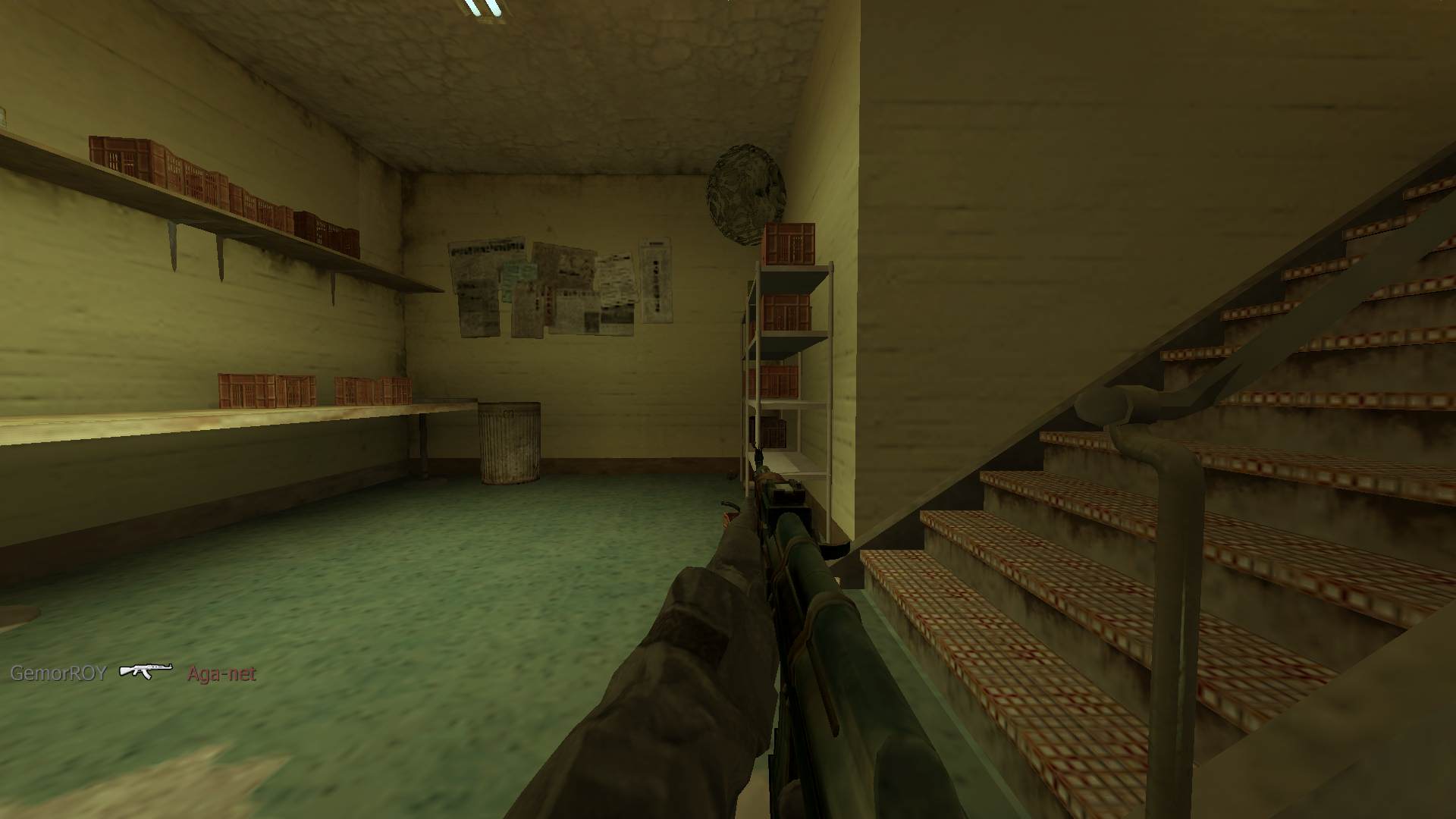Click the AK-47 rifle icon in kill feed

(146, 671)
